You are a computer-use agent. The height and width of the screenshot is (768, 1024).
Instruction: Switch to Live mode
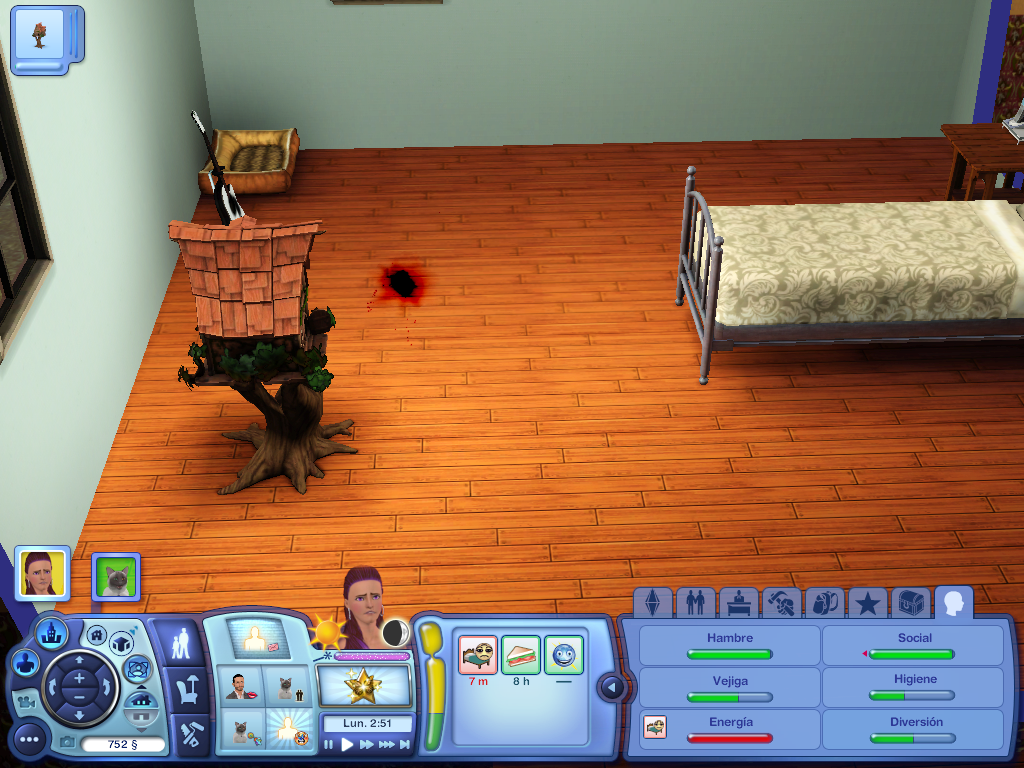[x=182, y=642]
